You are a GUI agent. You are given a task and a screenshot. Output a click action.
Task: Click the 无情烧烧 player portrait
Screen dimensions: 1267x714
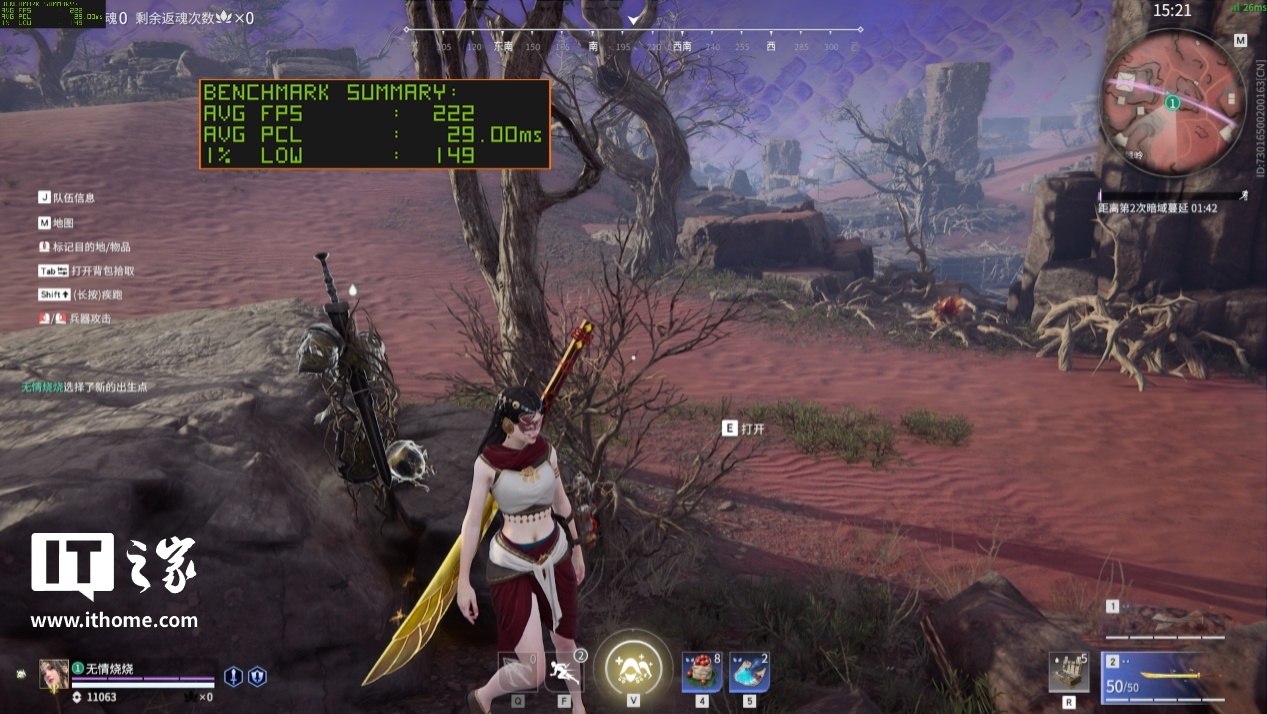[54, 675]
